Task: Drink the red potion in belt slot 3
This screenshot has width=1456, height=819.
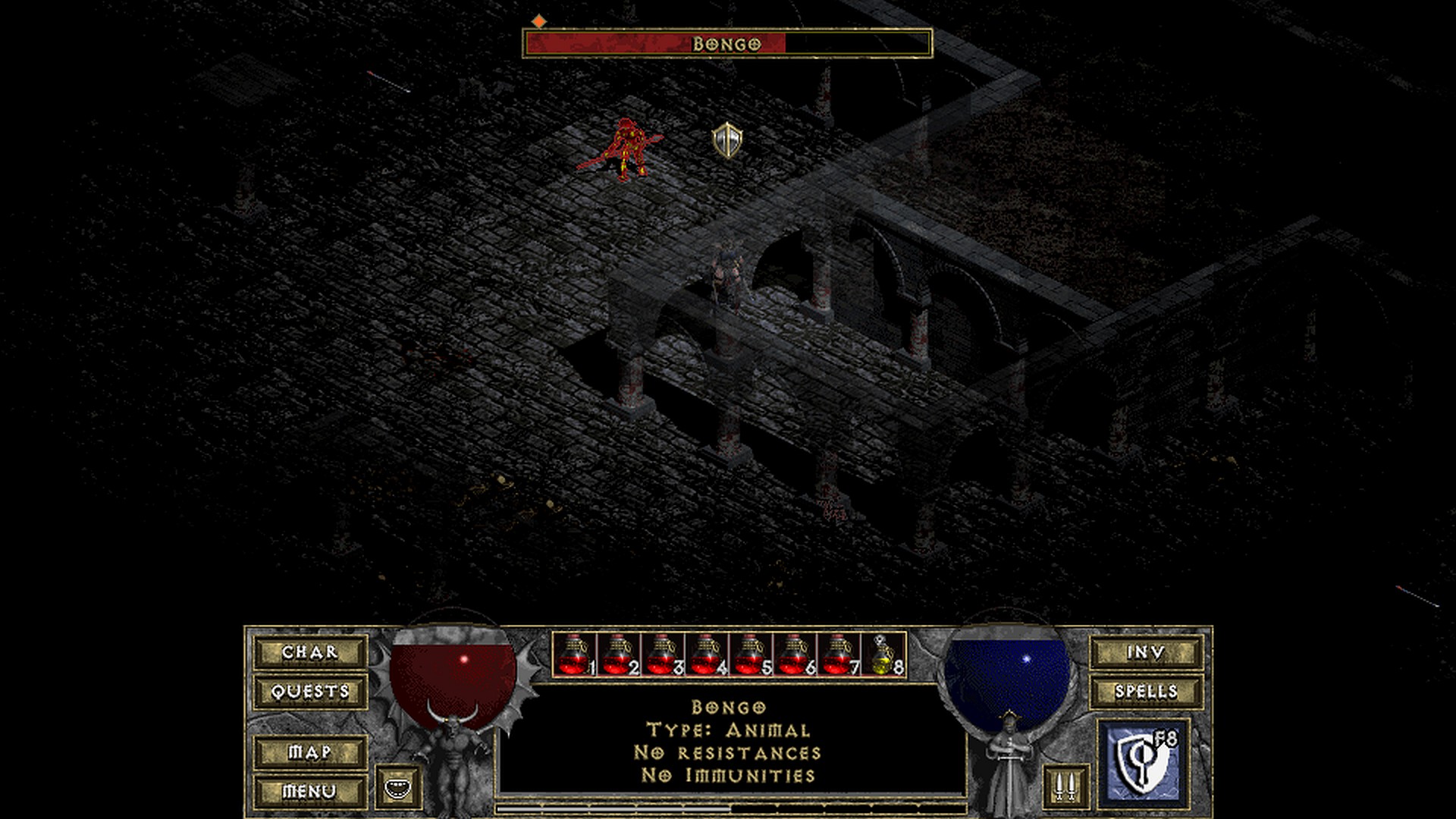Action: click(662, 654)
